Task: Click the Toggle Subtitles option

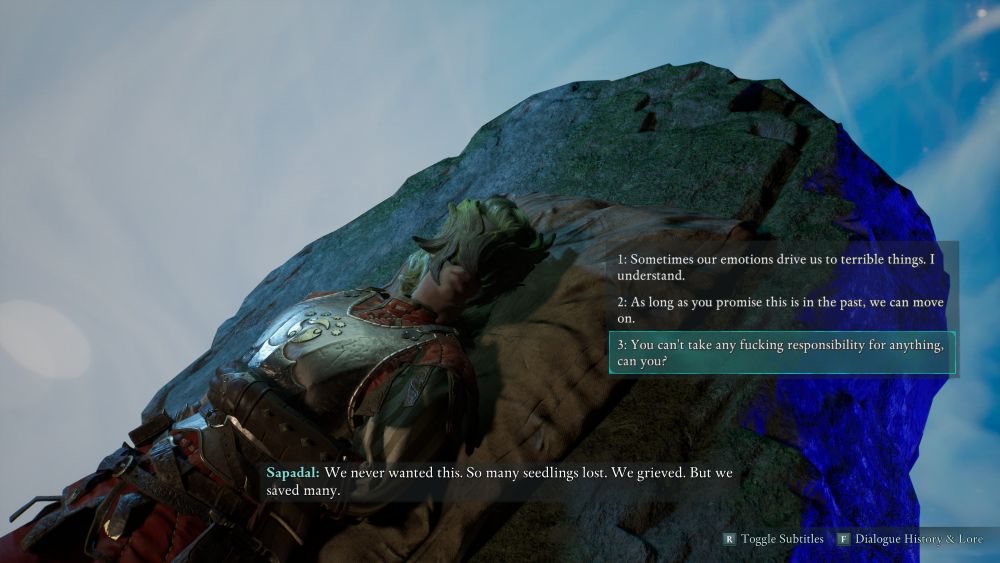Action: 774,539
